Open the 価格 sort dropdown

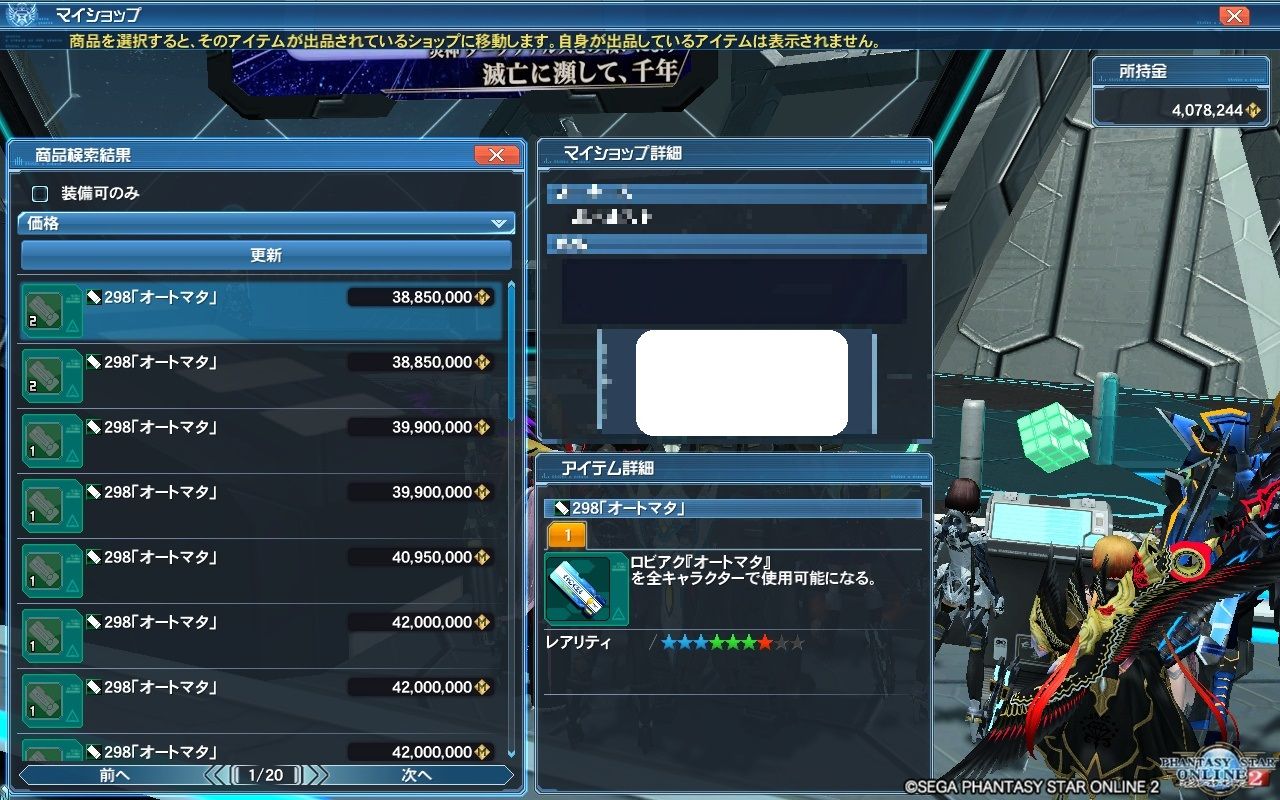(265, 222)
